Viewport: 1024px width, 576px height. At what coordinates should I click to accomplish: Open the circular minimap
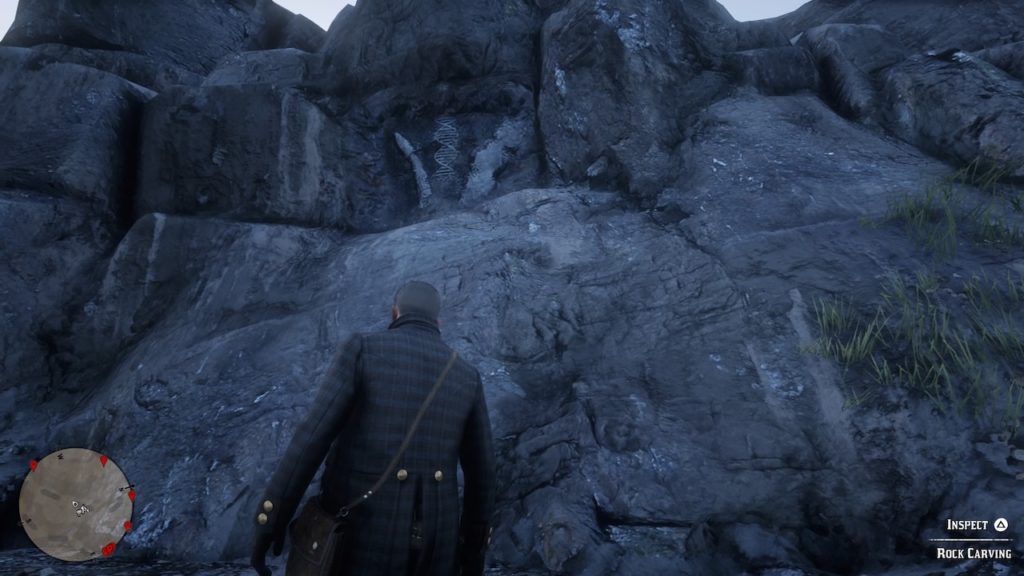pyautogui.click(x=76, y=504)
